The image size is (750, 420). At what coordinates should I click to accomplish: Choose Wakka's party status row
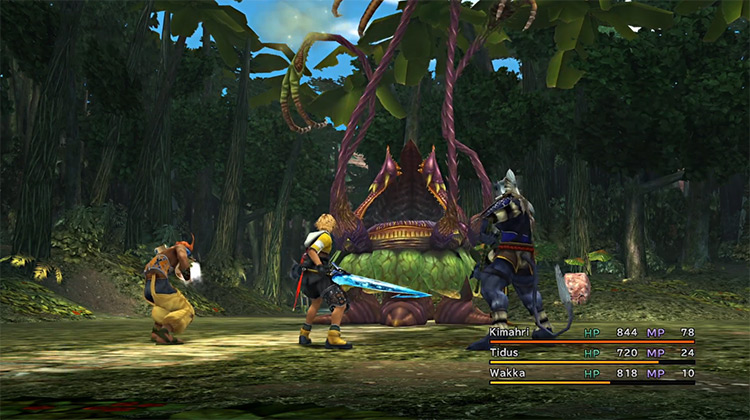point(590,373)
